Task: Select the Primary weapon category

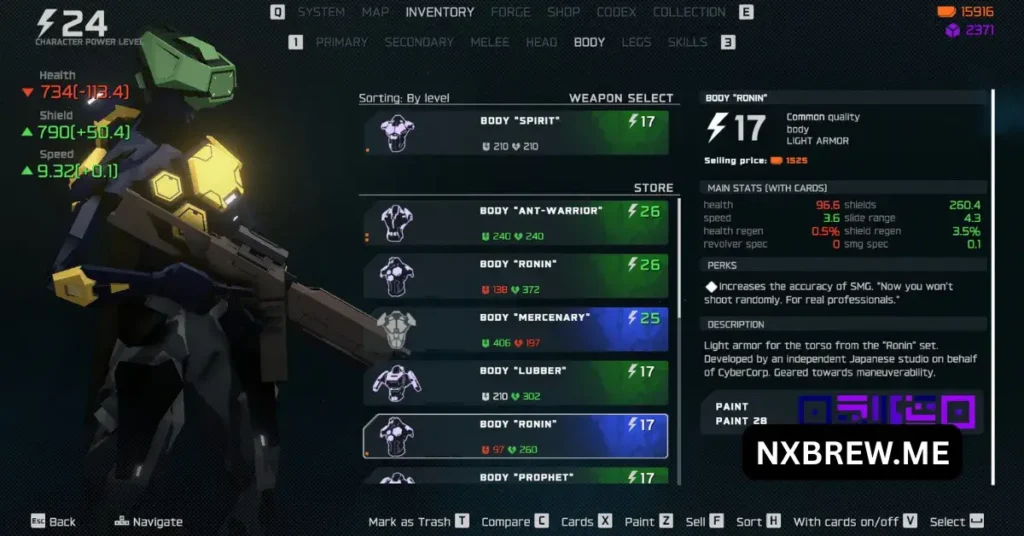Action: [x=341, y=42]
